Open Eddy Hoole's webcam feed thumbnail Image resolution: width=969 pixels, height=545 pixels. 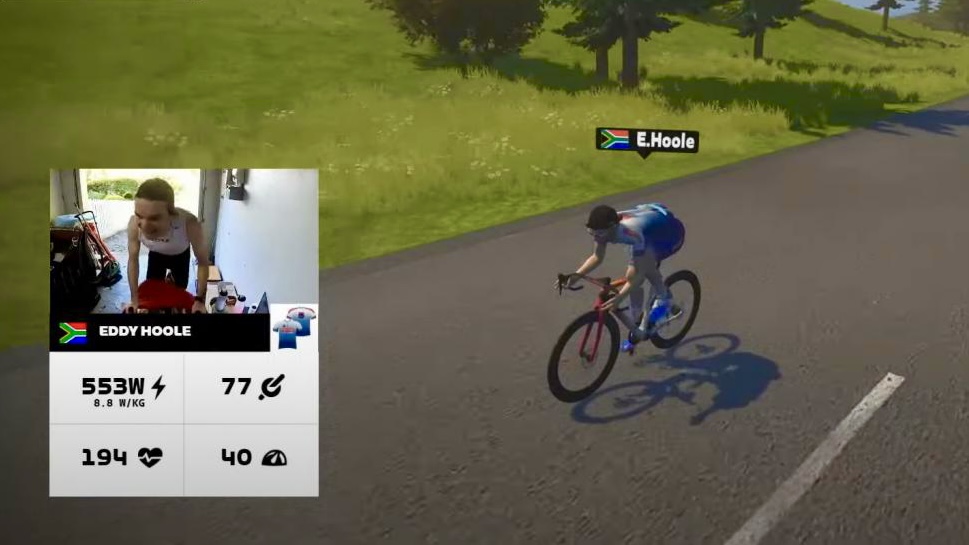click(x=184, y=240)
